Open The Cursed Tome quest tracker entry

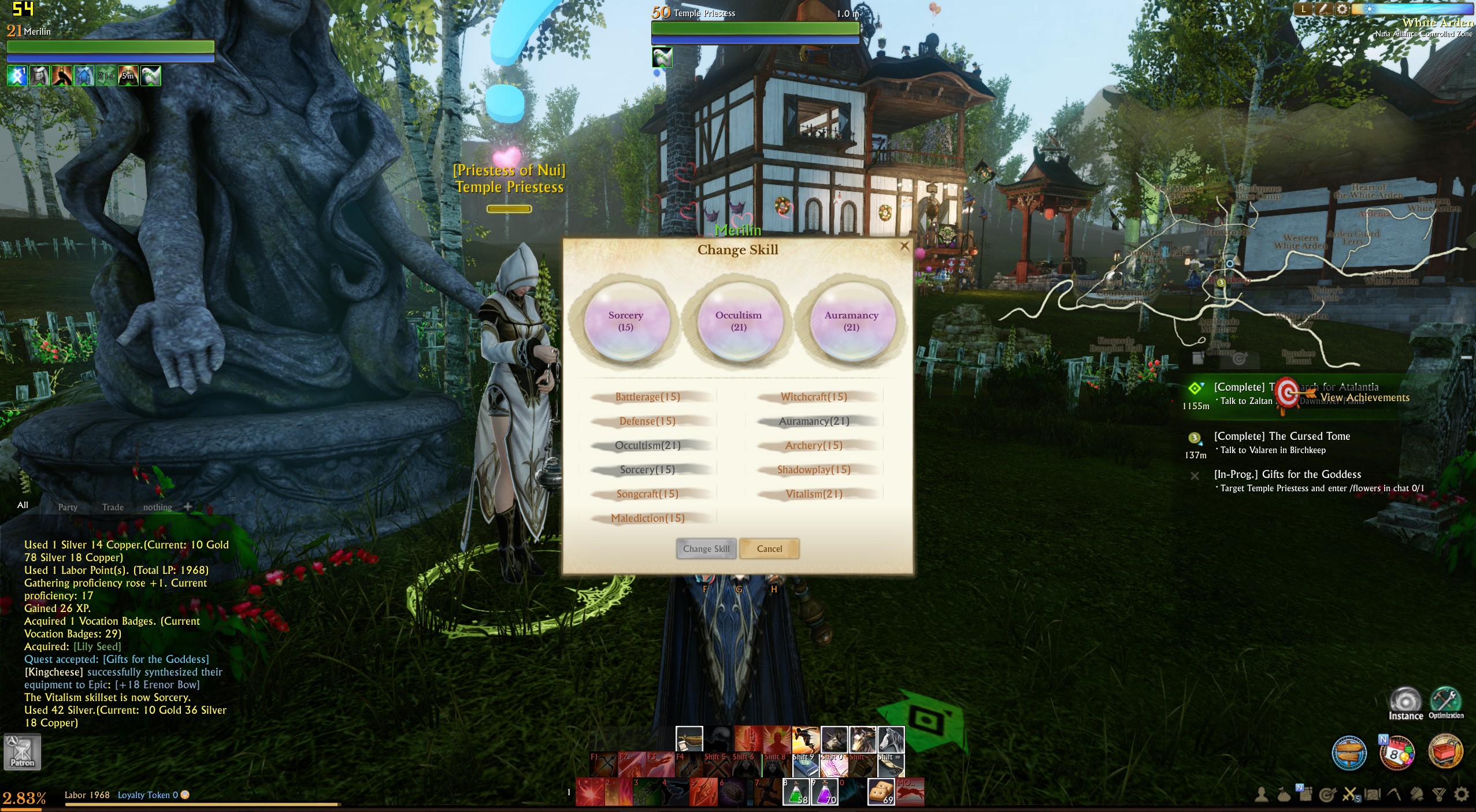[x=1282, y=436]
